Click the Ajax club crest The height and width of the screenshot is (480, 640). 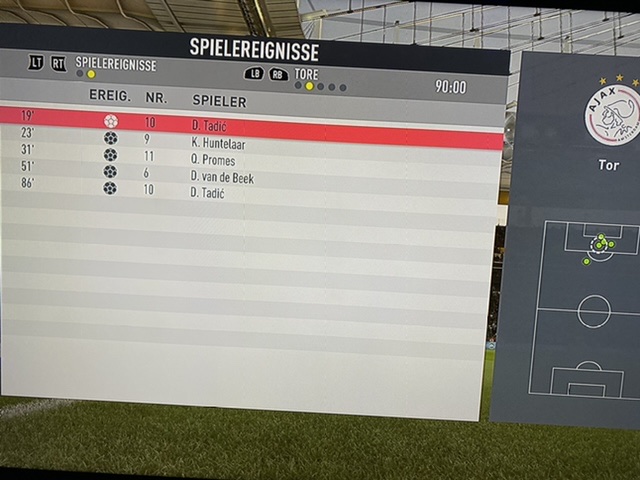click(x=611, y=114)
